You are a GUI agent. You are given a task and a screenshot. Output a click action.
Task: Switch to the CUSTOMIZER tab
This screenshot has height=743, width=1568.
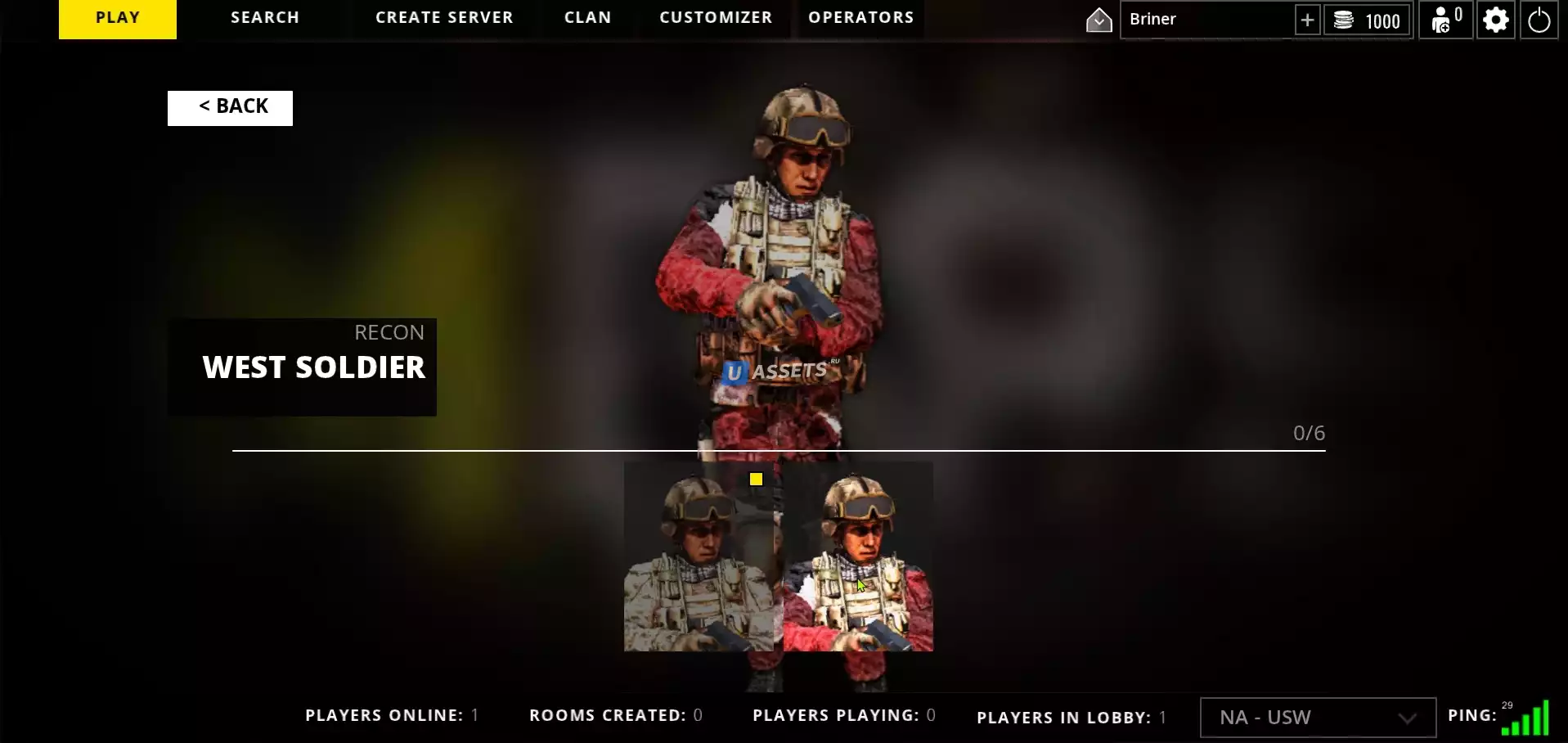(716, 18)
